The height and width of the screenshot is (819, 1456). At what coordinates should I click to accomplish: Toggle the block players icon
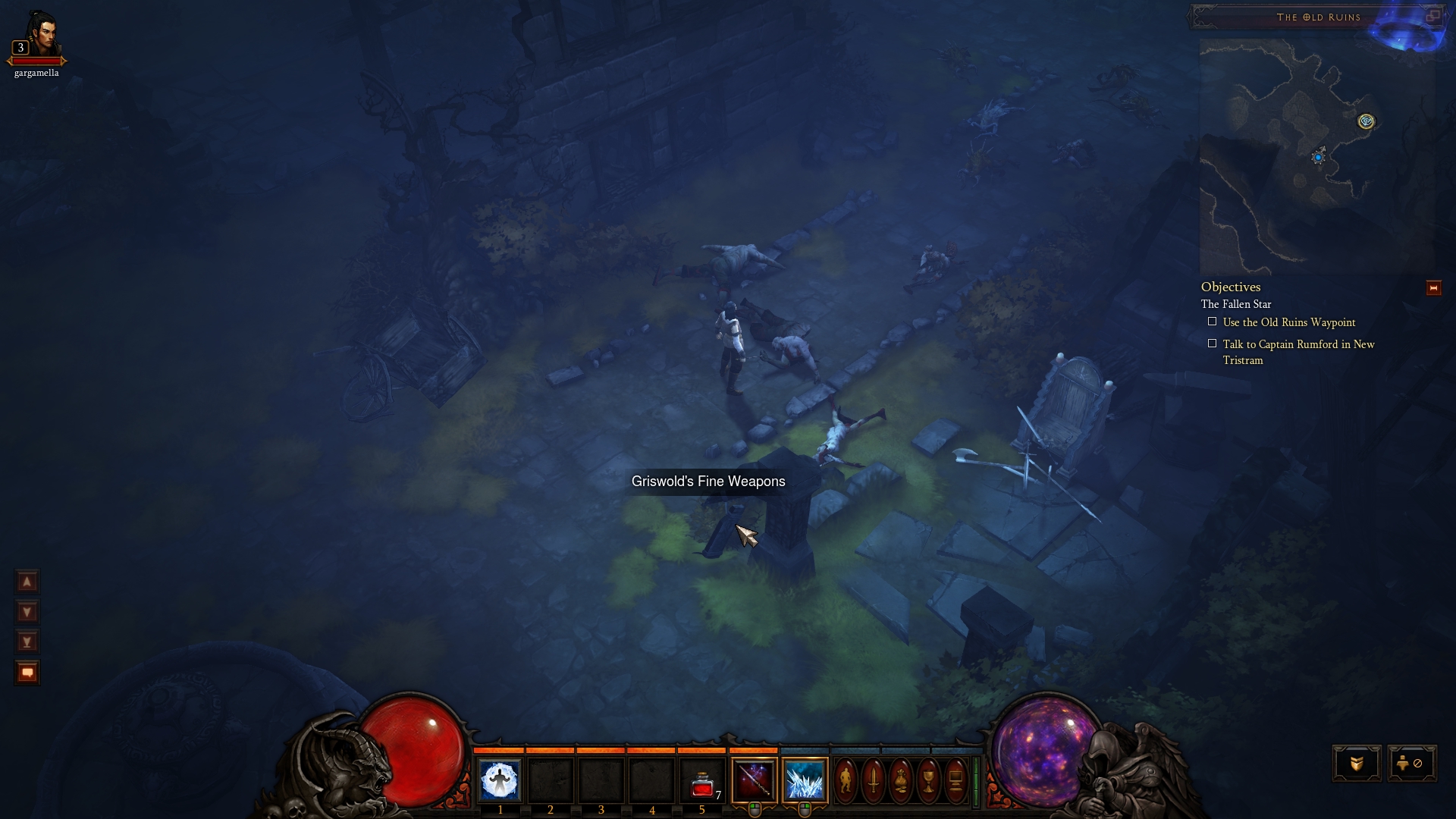(1412, 764)
